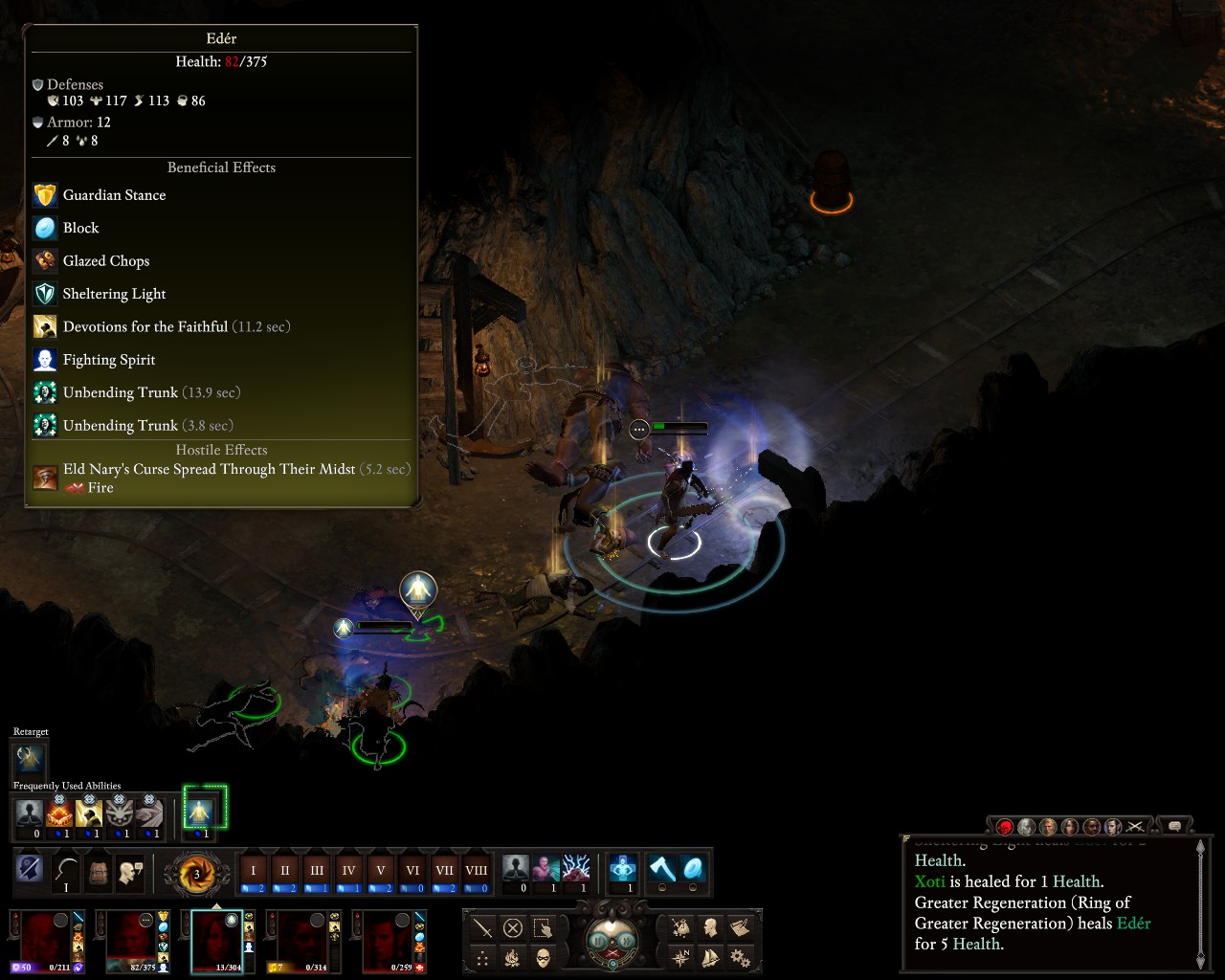Activate the fast-forward speed button
This screenshot has width=1225, height=980.
tap(625, 941)
